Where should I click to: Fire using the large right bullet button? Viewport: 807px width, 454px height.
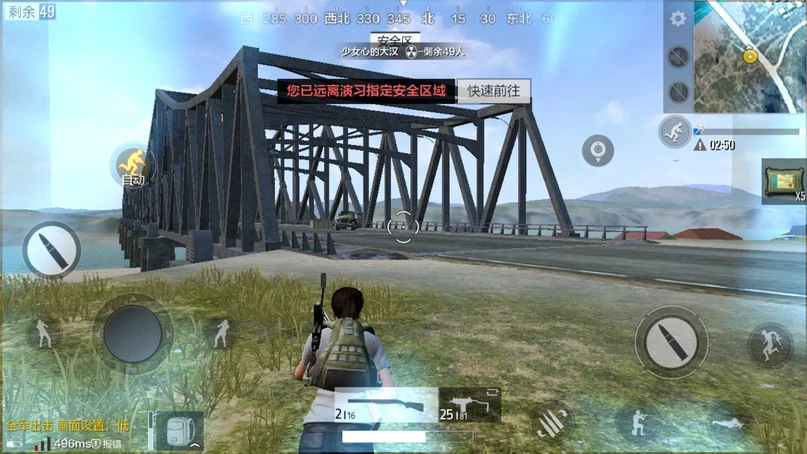click(671, 340)
